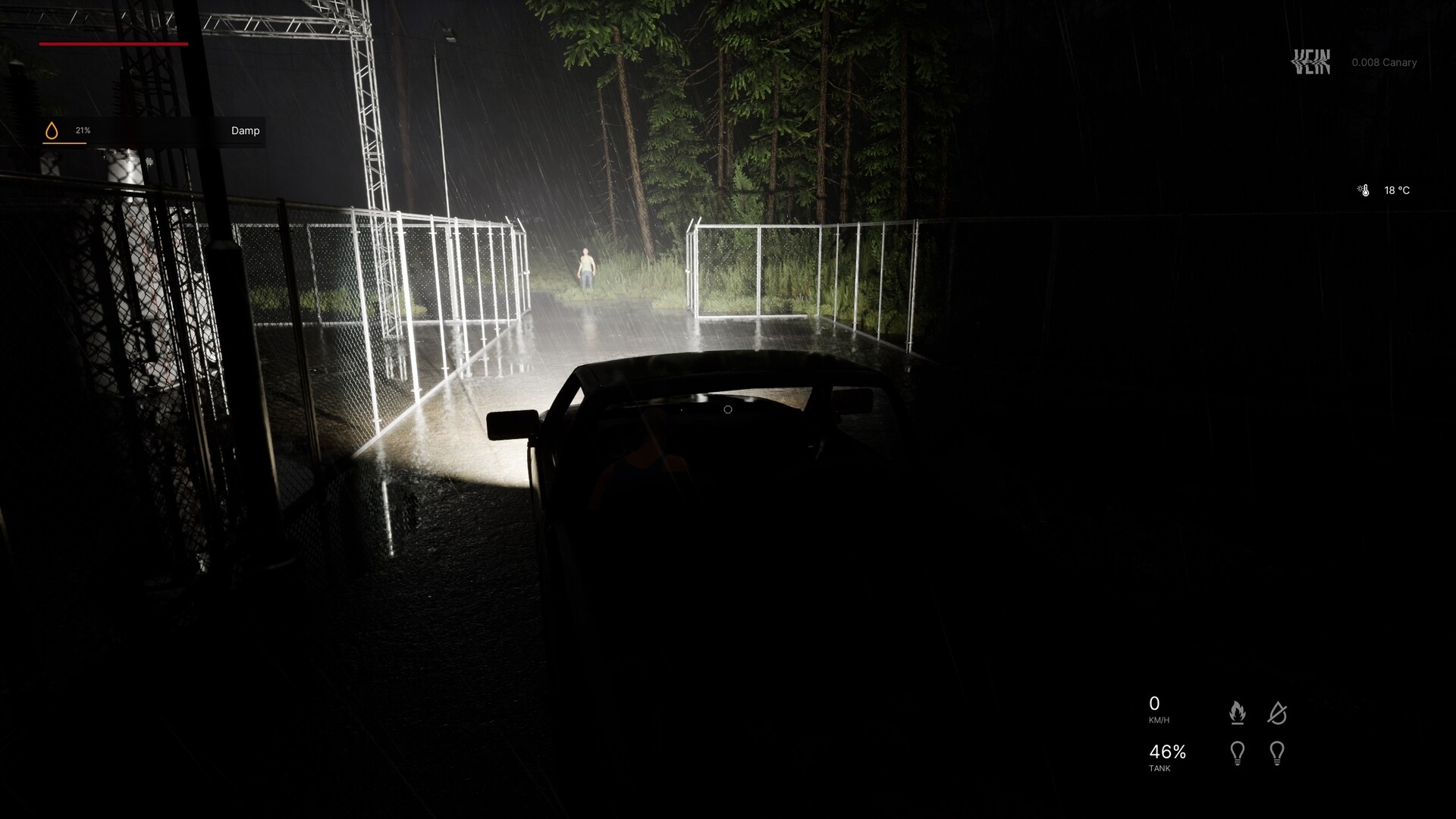
Task: Open the 21% moisture detail
Action: point(82,130)
